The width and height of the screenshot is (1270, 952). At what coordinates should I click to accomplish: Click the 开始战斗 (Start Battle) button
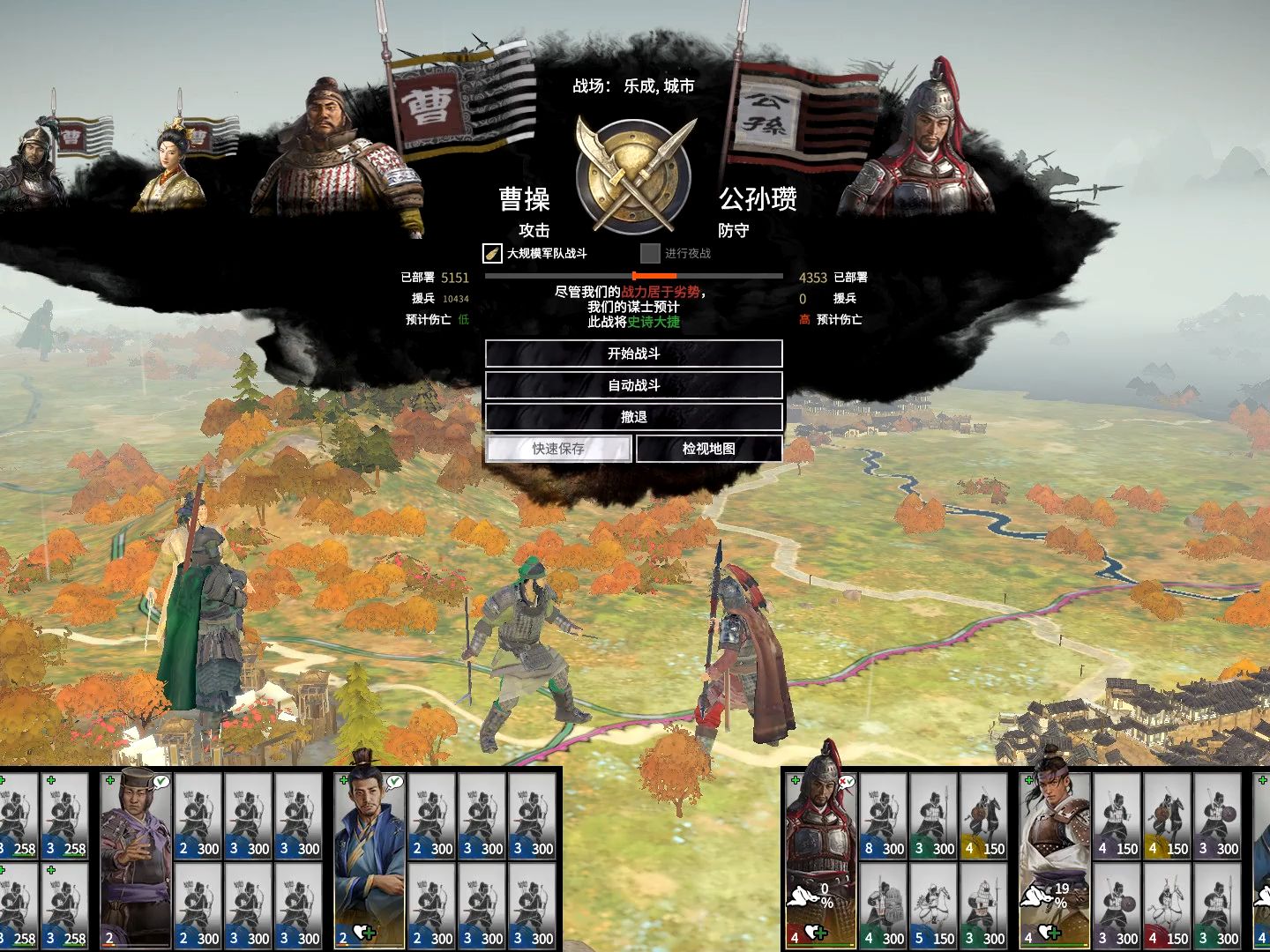click(633, 353)
